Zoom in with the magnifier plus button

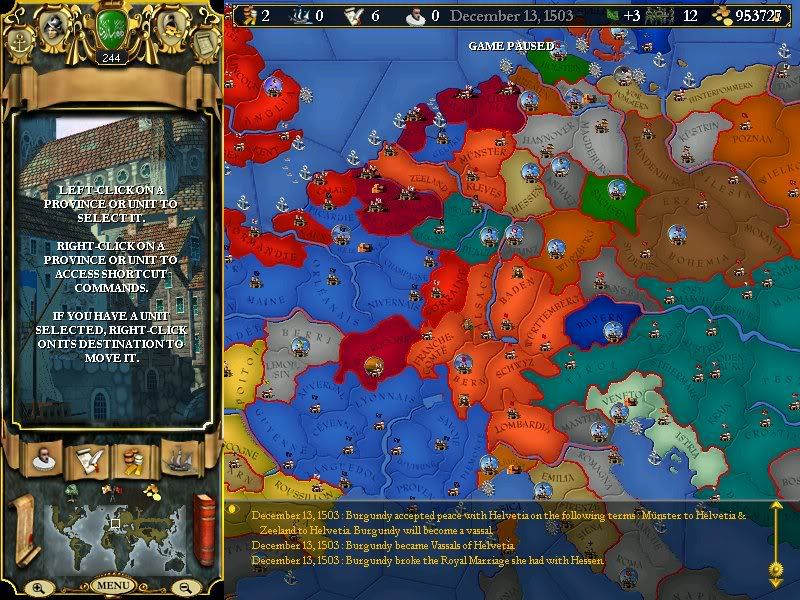tap(38, 587)
